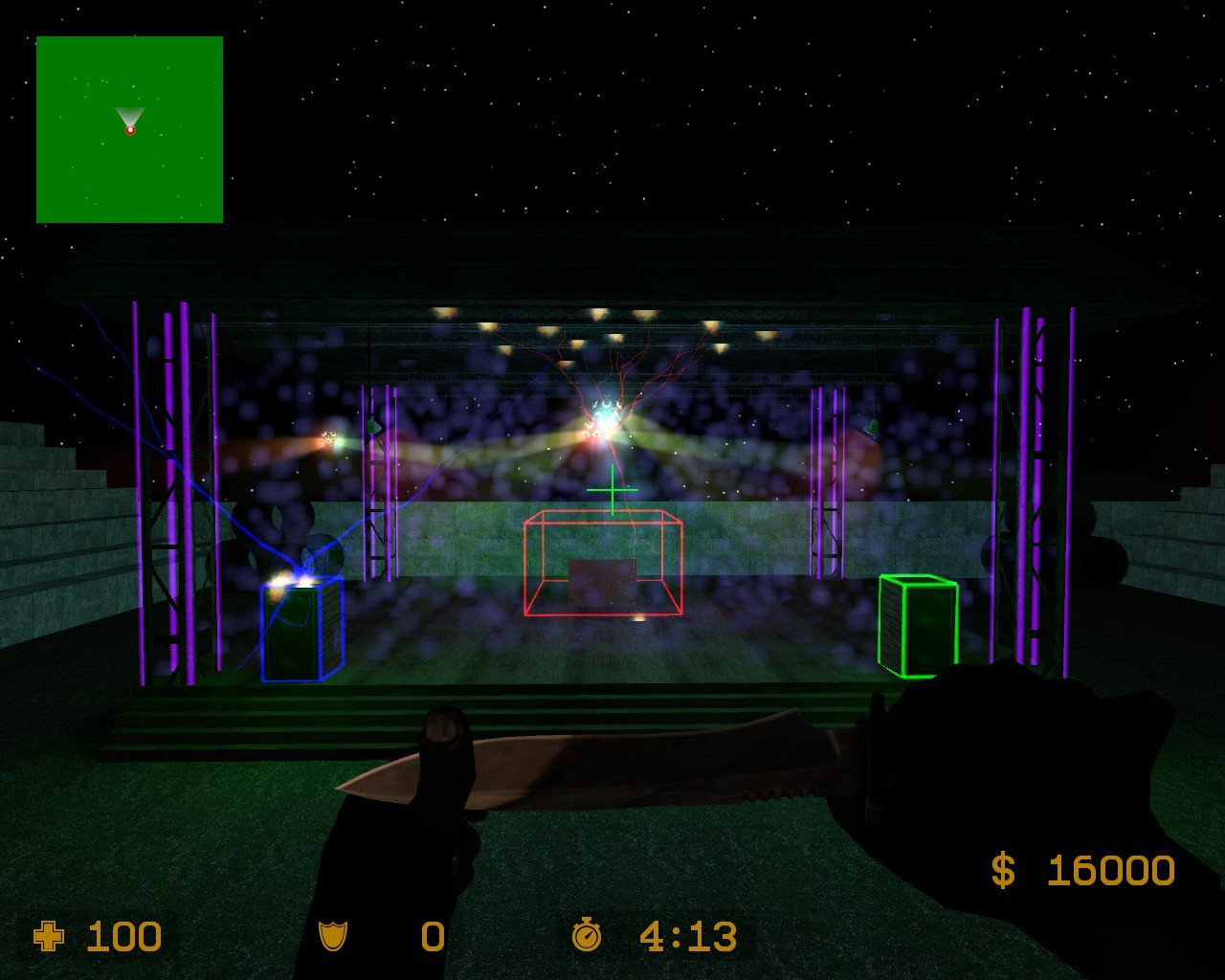Open the red wireframe cube outline
This screenshot has height=980, width=1225.
pos(603,565)
